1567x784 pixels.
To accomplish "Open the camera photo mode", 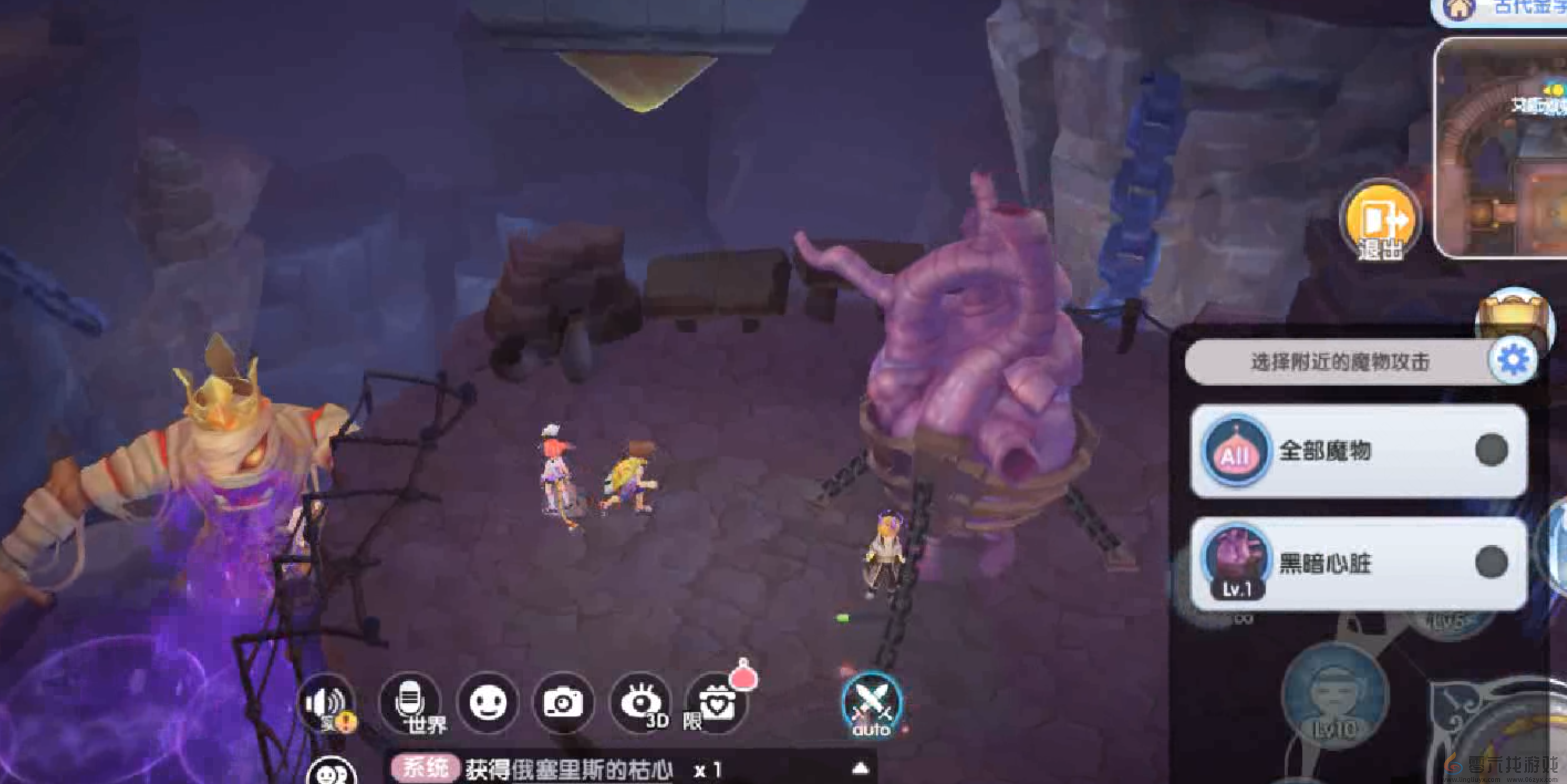I will (x=563, y=703).
